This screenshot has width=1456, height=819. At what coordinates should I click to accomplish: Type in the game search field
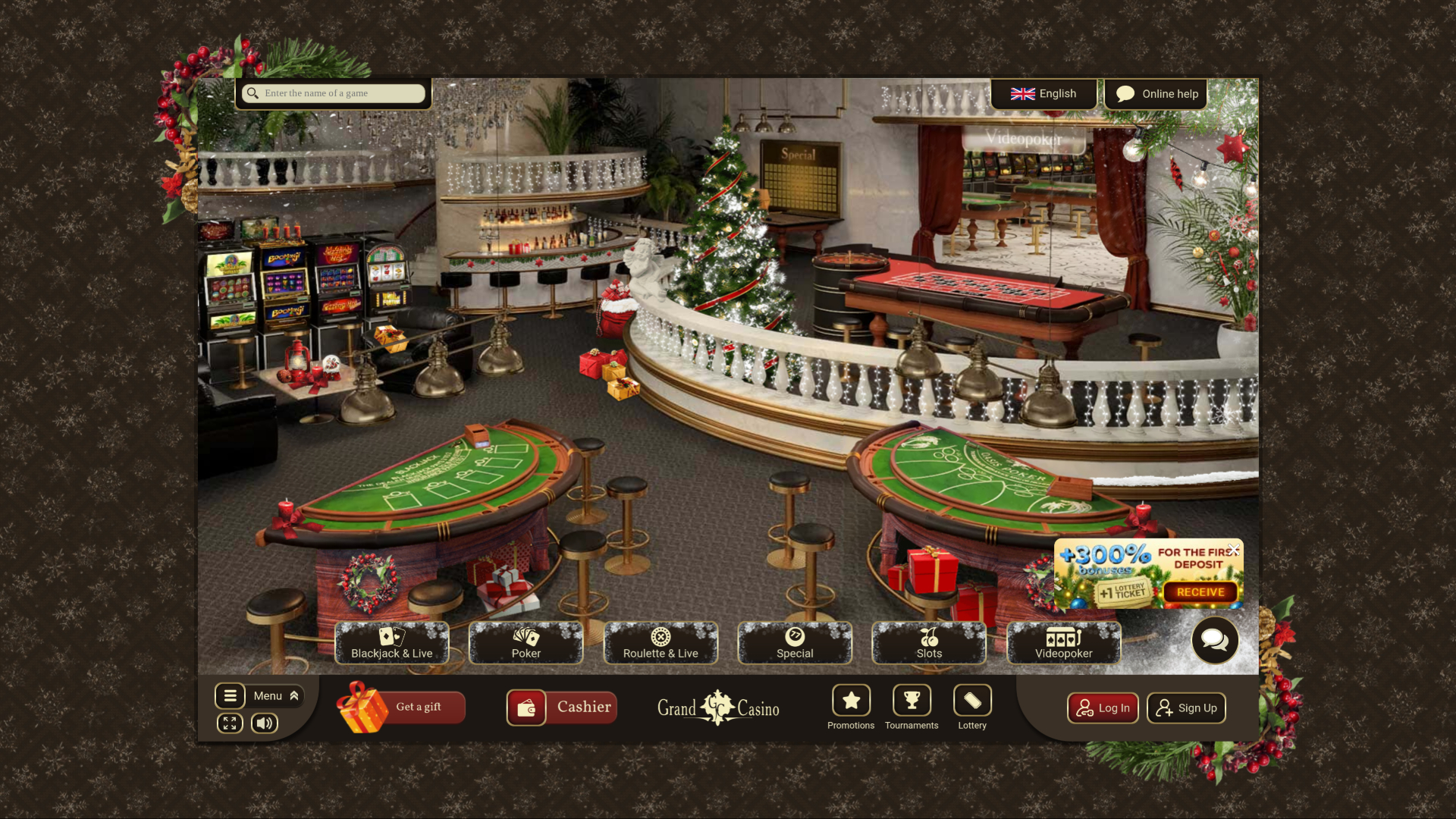341,93
